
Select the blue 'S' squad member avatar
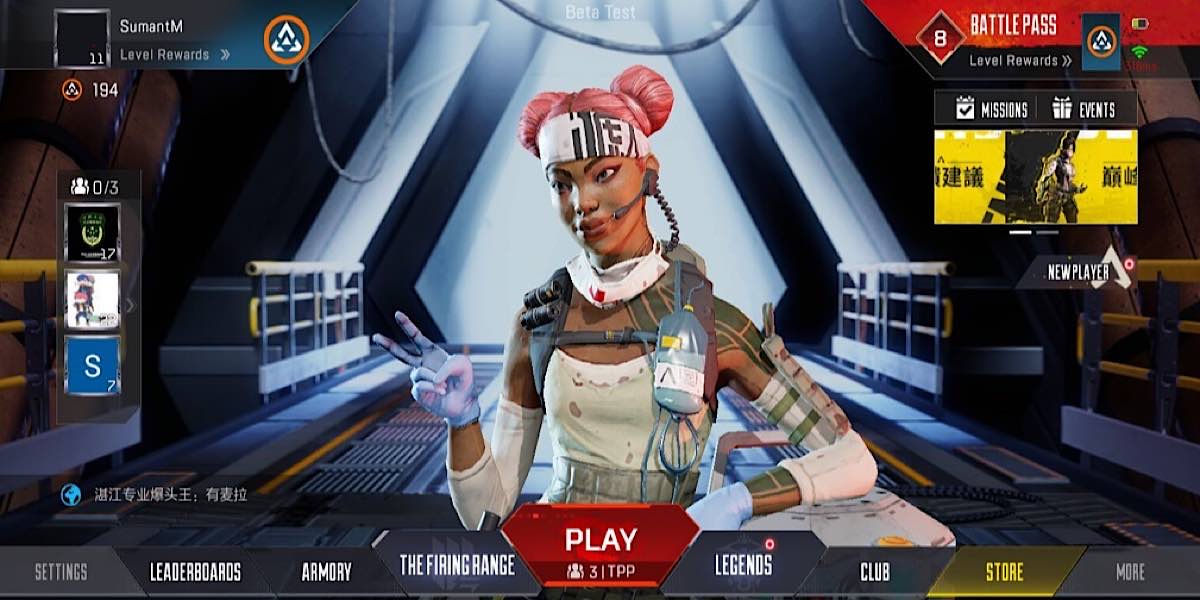pos(92,365)
